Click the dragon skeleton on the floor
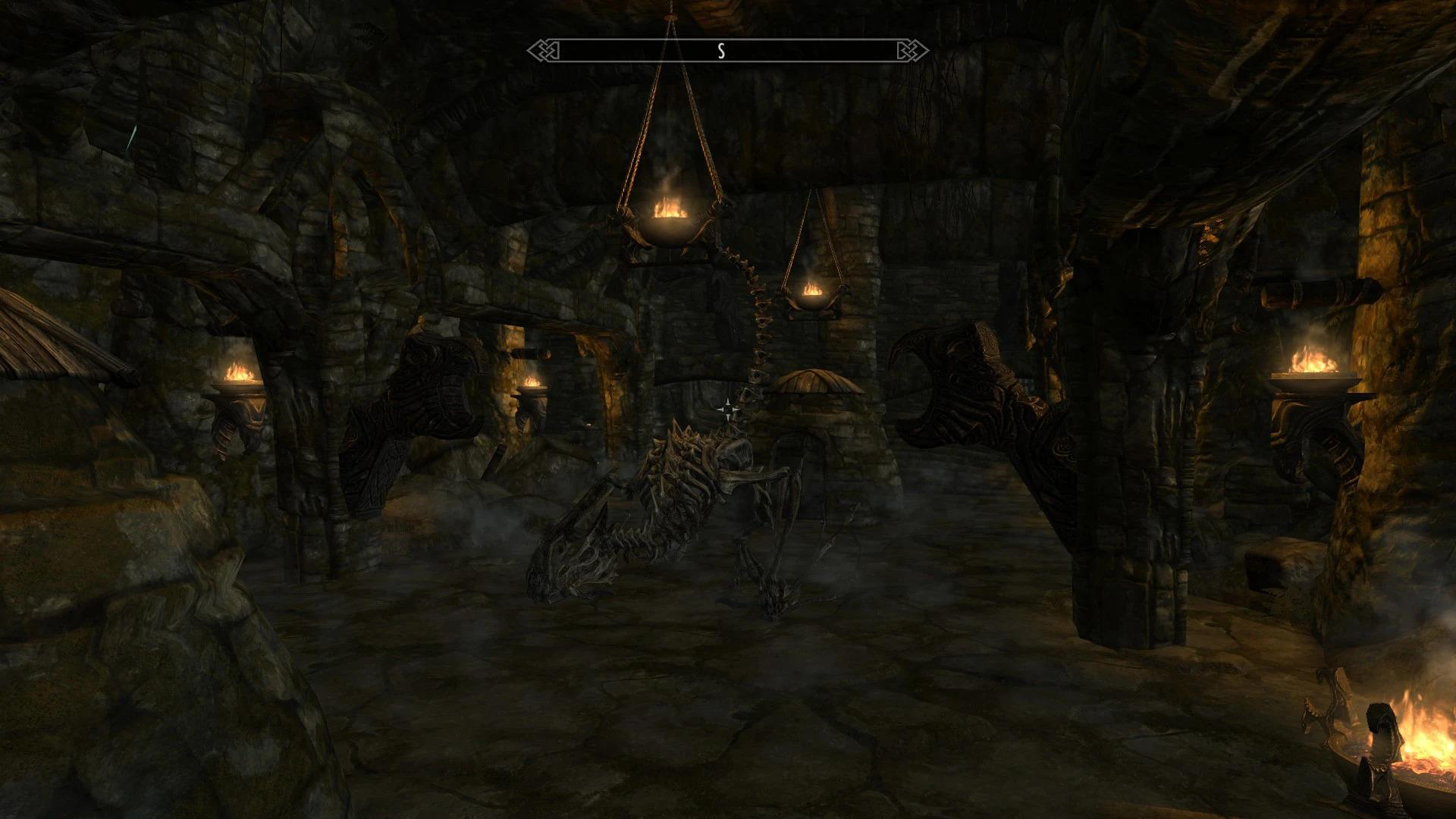 [682, 493]
